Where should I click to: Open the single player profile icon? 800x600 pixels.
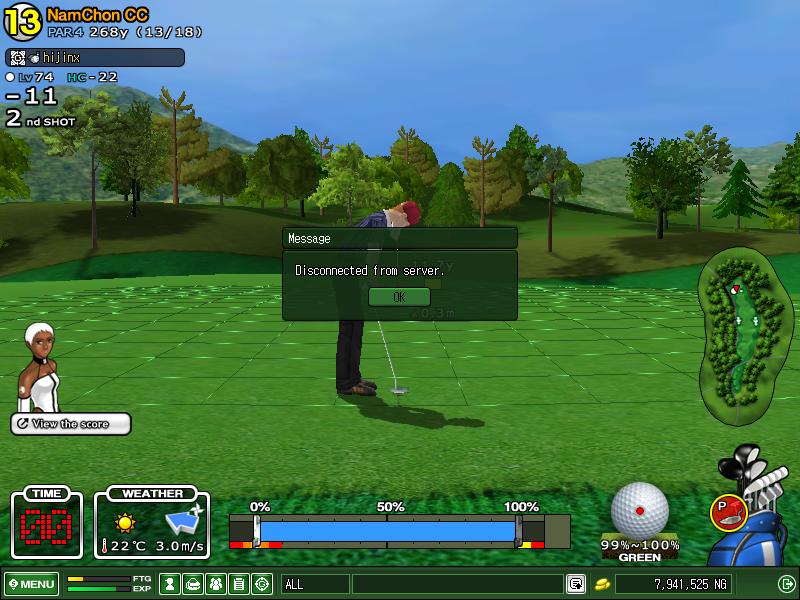point(171,584)
